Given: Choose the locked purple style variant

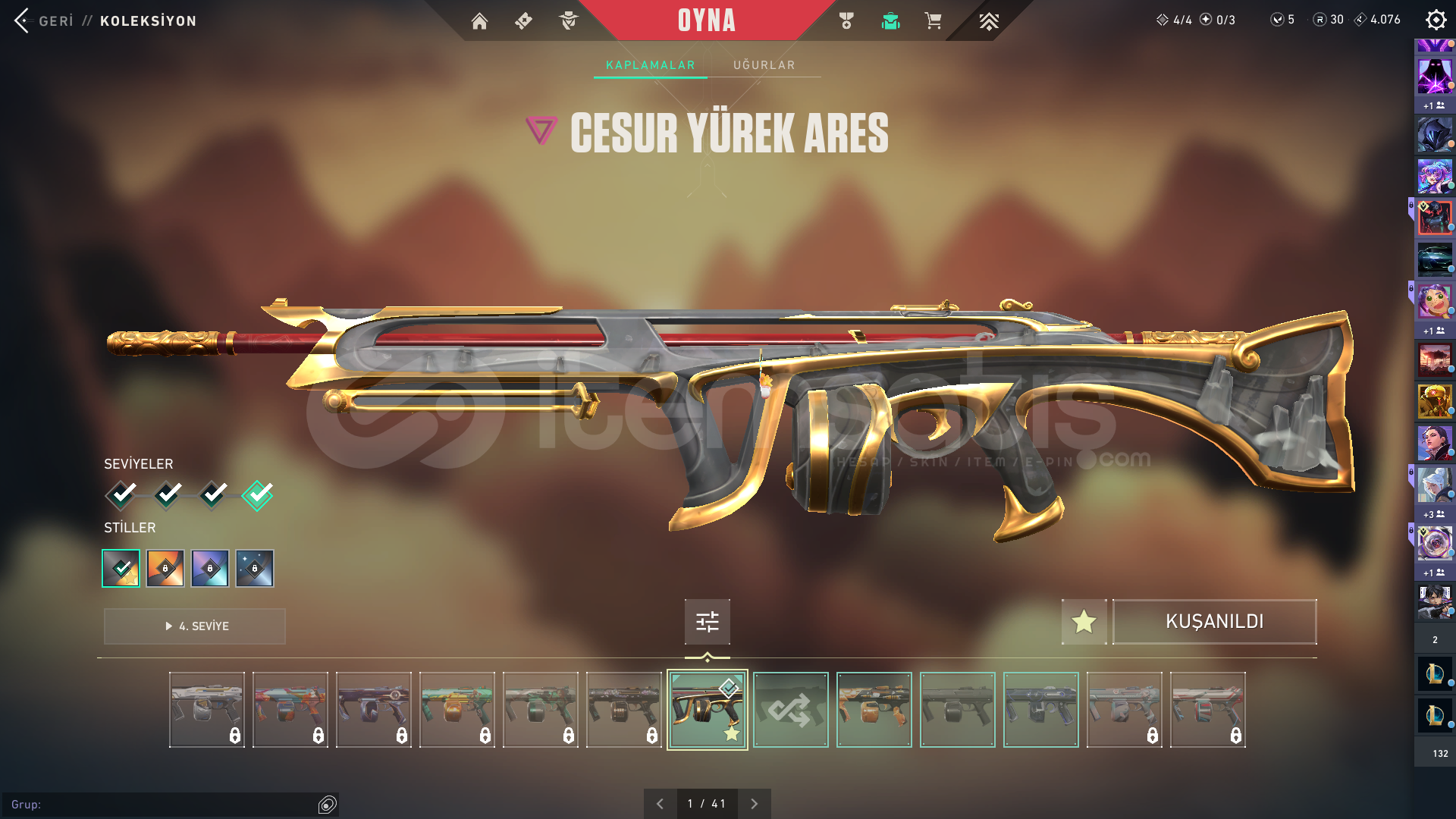Looking at the screenshot, I should (x=210, y=569).
